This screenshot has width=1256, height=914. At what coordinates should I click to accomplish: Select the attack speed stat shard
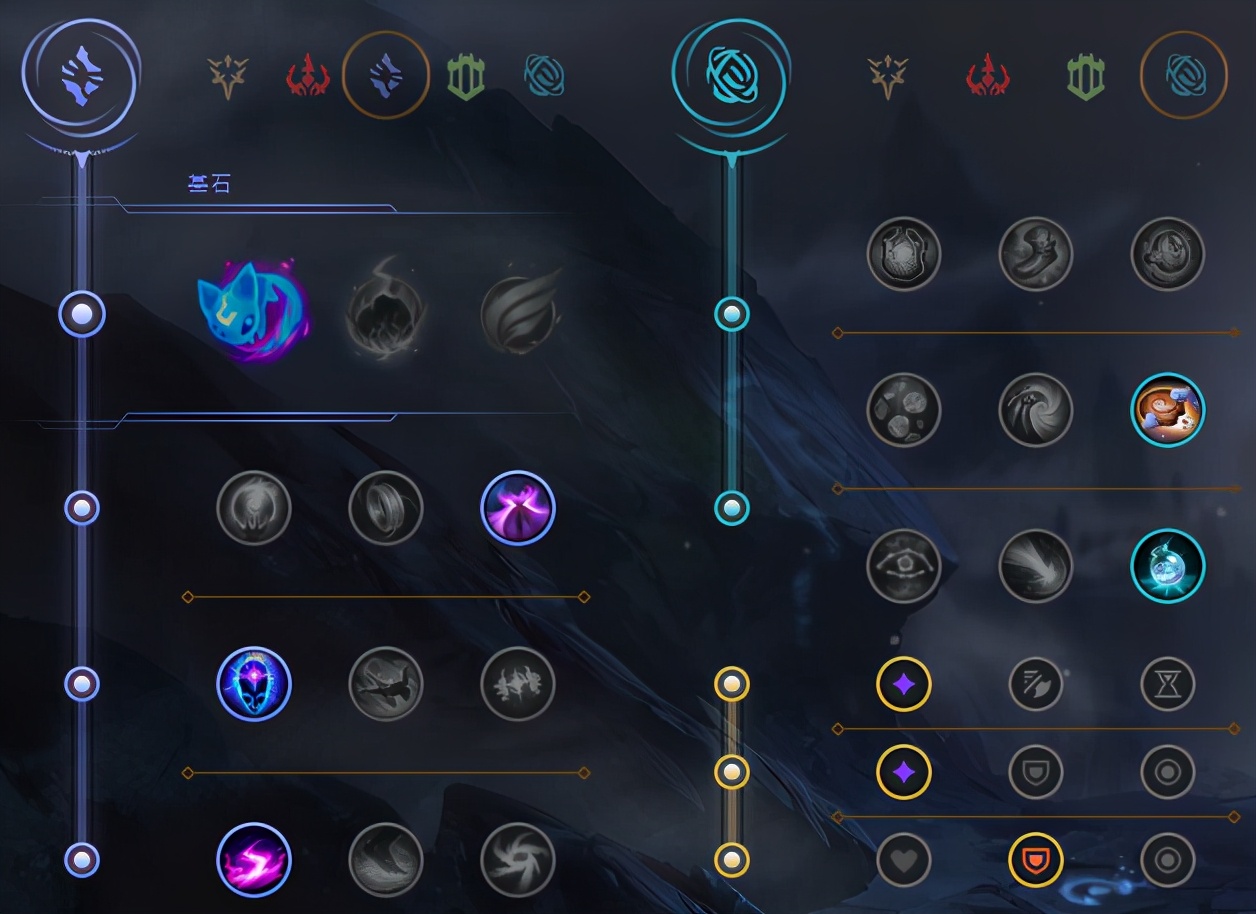[1035, 684]
